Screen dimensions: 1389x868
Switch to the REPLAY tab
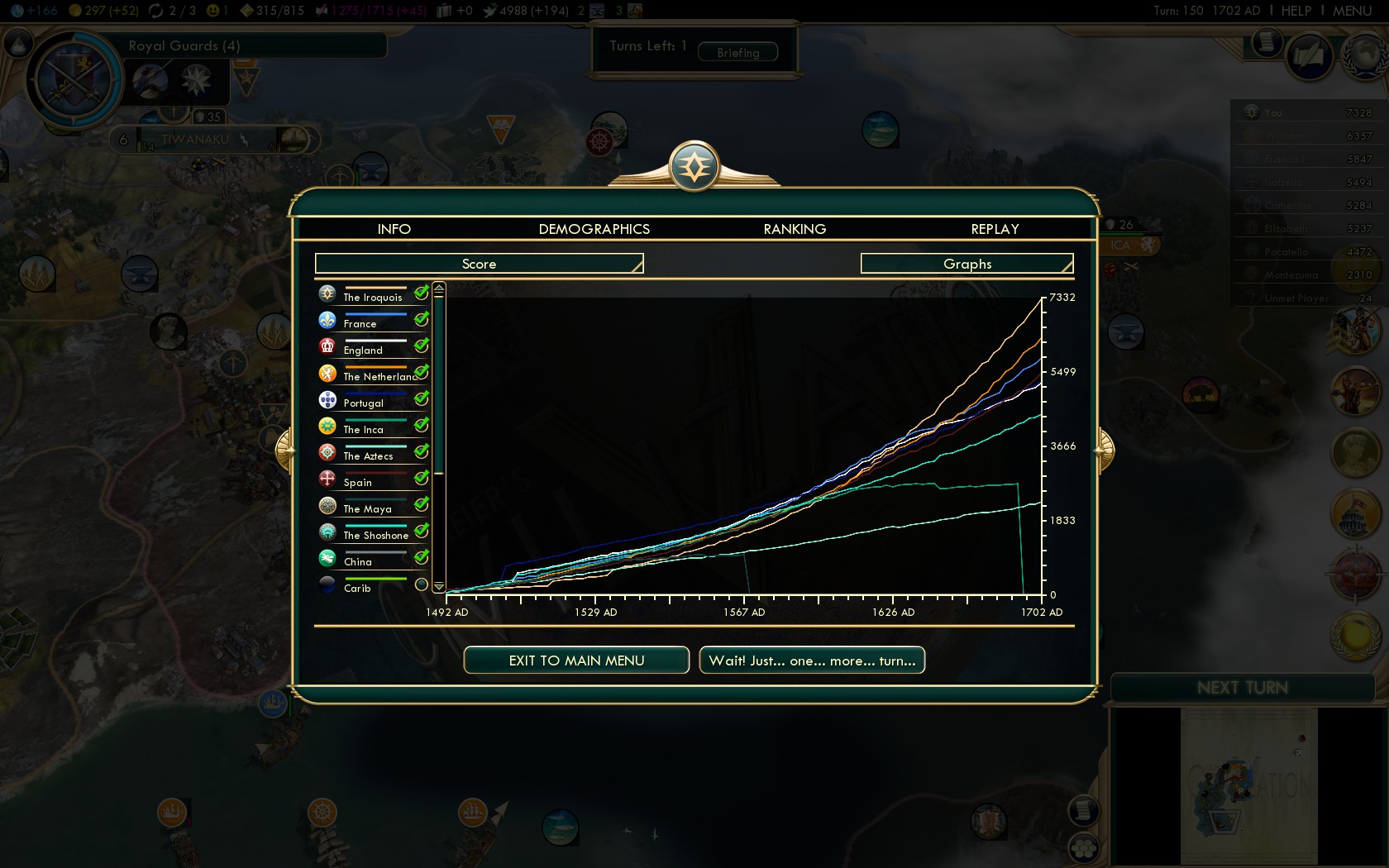click(x=995, y=229)
